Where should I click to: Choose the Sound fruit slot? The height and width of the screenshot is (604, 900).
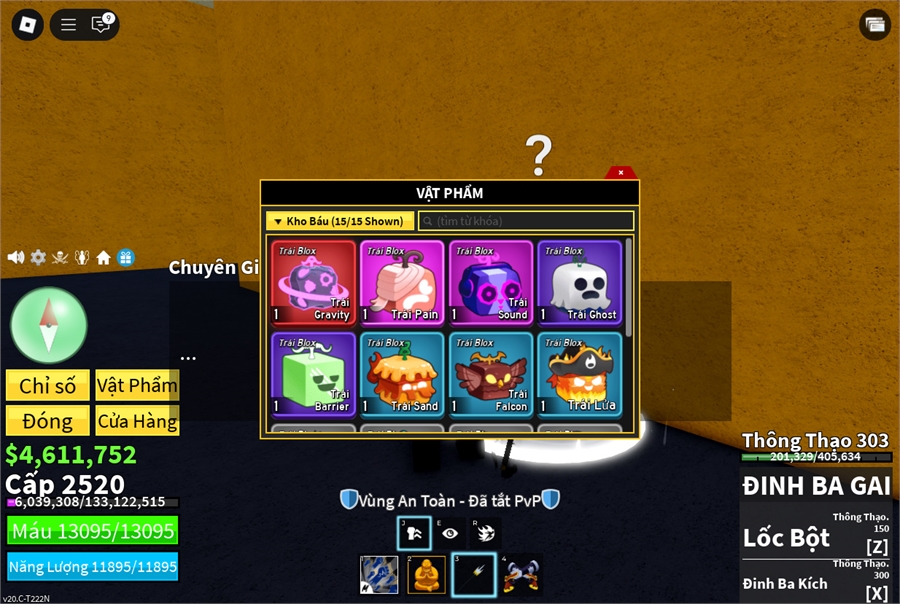[x=490, y=283]
